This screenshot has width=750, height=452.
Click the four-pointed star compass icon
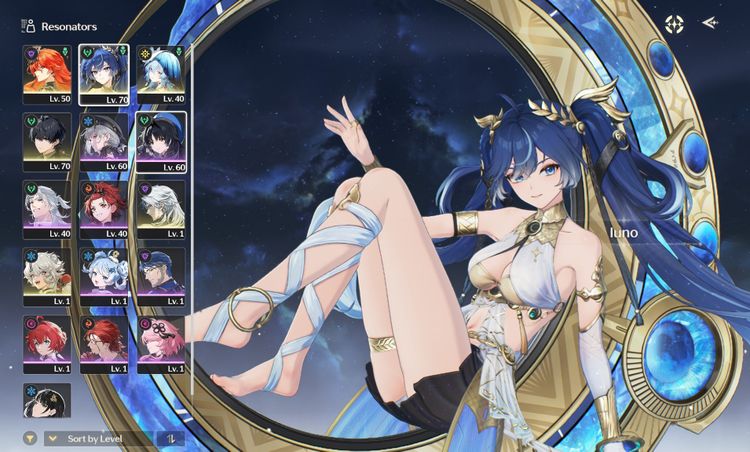pyautogui.click(x=675, y=23)
